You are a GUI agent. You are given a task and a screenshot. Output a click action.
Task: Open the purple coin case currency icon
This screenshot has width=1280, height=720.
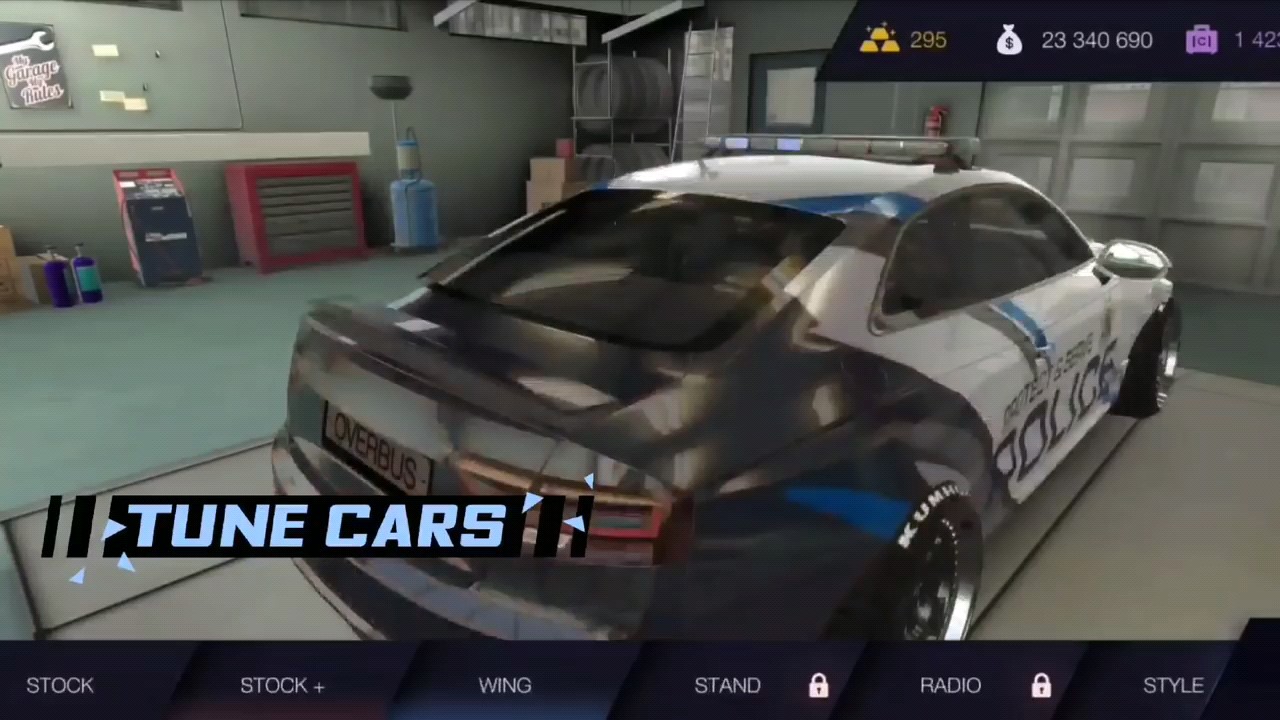(x=1201, y=40)
